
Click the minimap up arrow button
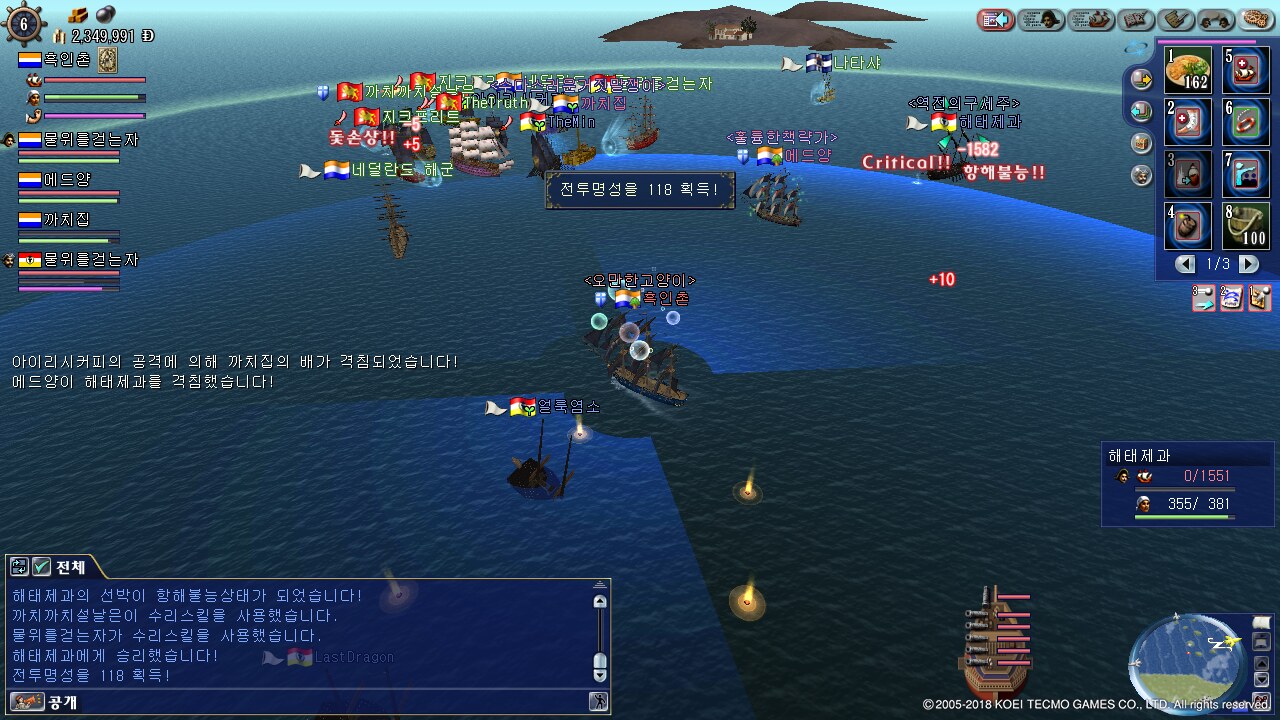[x=1262, y=662]
